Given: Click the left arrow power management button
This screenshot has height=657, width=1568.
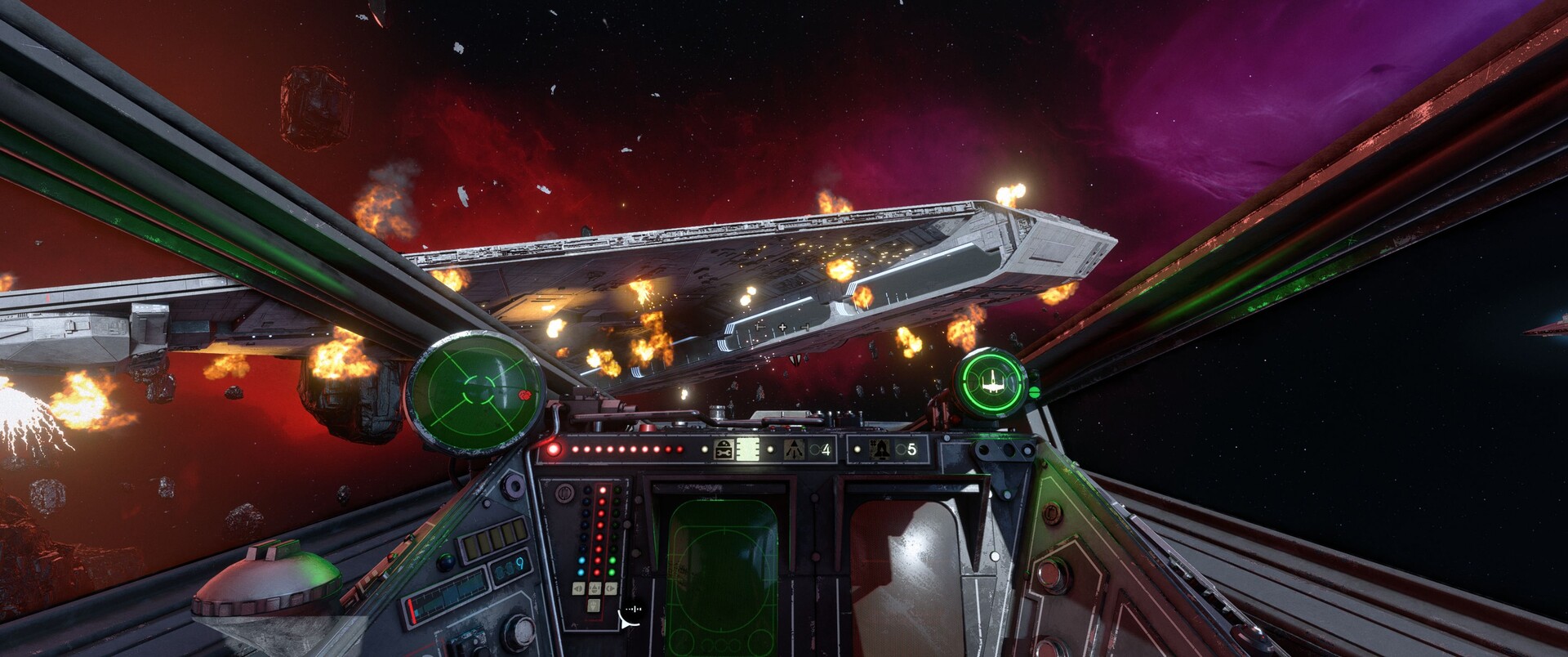Looking at the screenshot, I should tap(578, 588).
